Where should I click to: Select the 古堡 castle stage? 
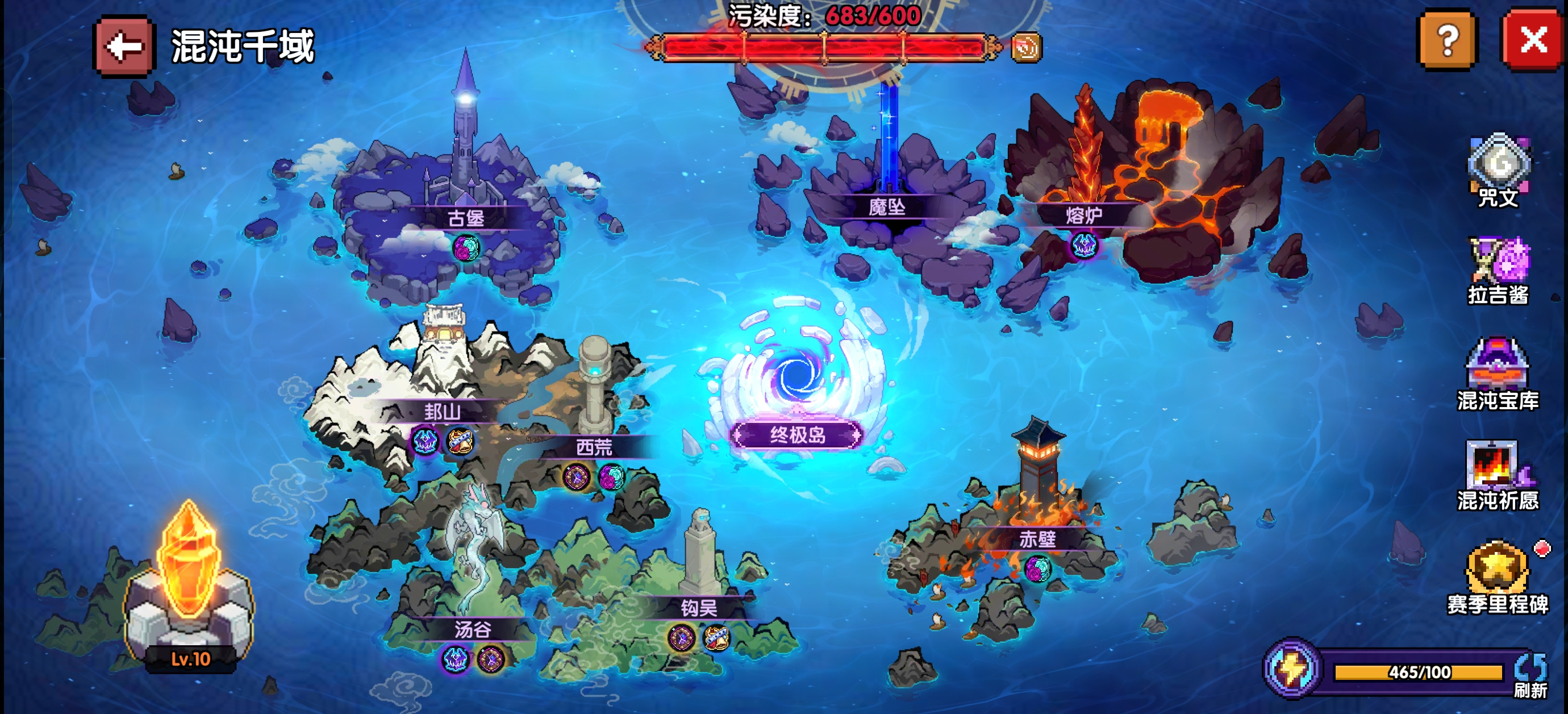coord(466,218)
